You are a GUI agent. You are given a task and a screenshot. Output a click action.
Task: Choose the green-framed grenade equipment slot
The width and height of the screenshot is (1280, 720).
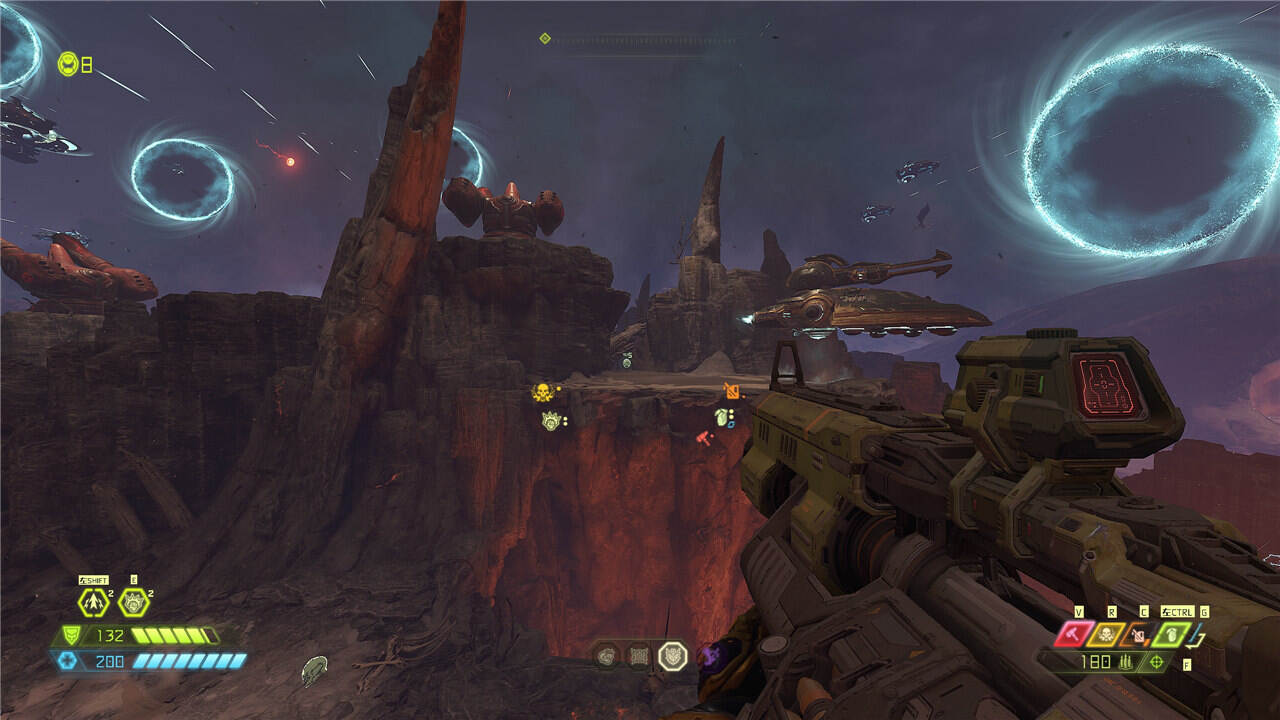[1171, 634]
